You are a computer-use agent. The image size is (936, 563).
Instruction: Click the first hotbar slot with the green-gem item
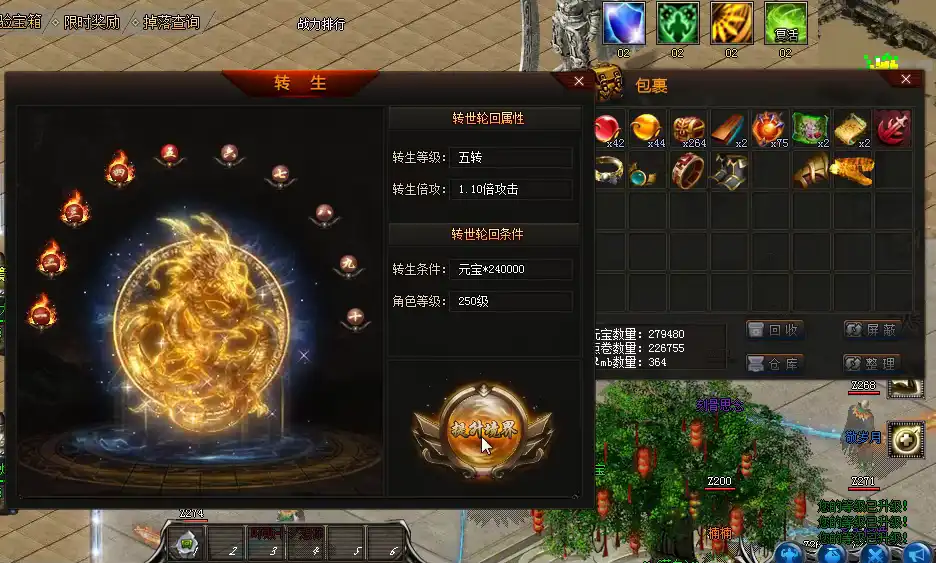(186, 544)
